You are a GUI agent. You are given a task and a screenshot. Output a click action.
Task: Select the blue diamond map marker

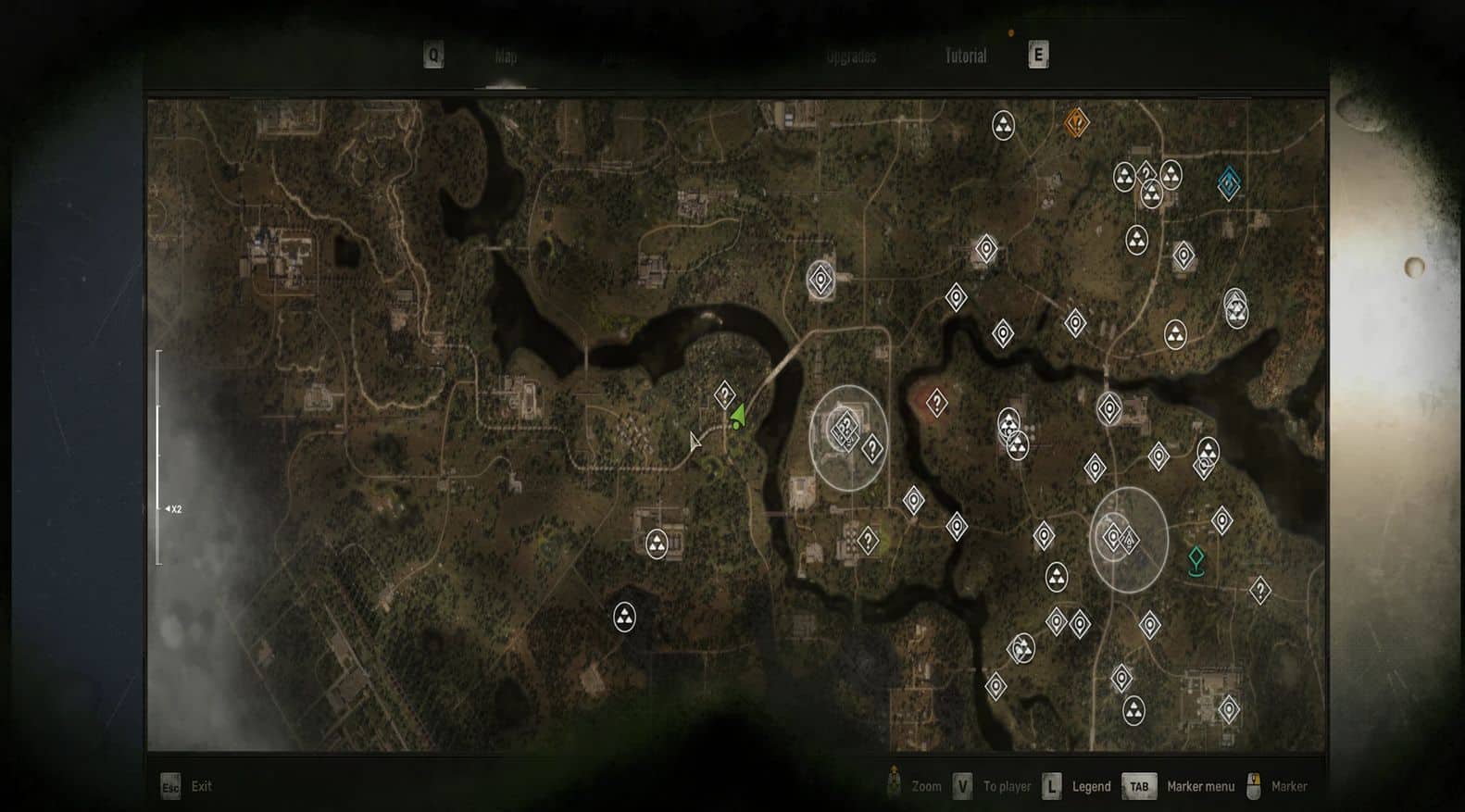[1229, 183]
